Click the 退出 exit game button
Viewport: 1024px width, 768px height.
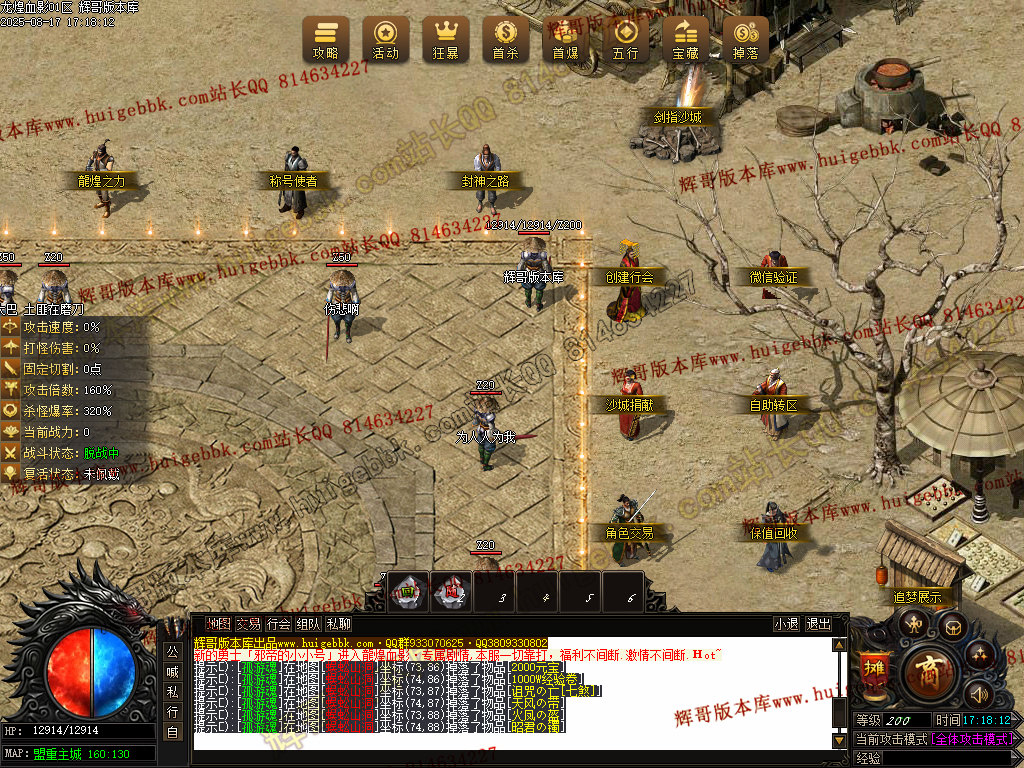point(818,624)
